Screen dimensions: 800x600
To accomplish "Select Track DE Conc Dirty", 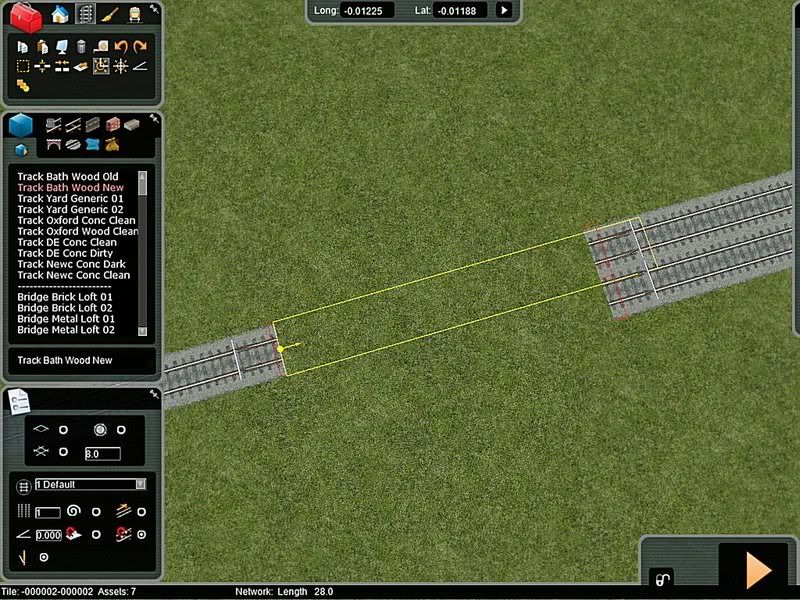I will pos(66,253).
